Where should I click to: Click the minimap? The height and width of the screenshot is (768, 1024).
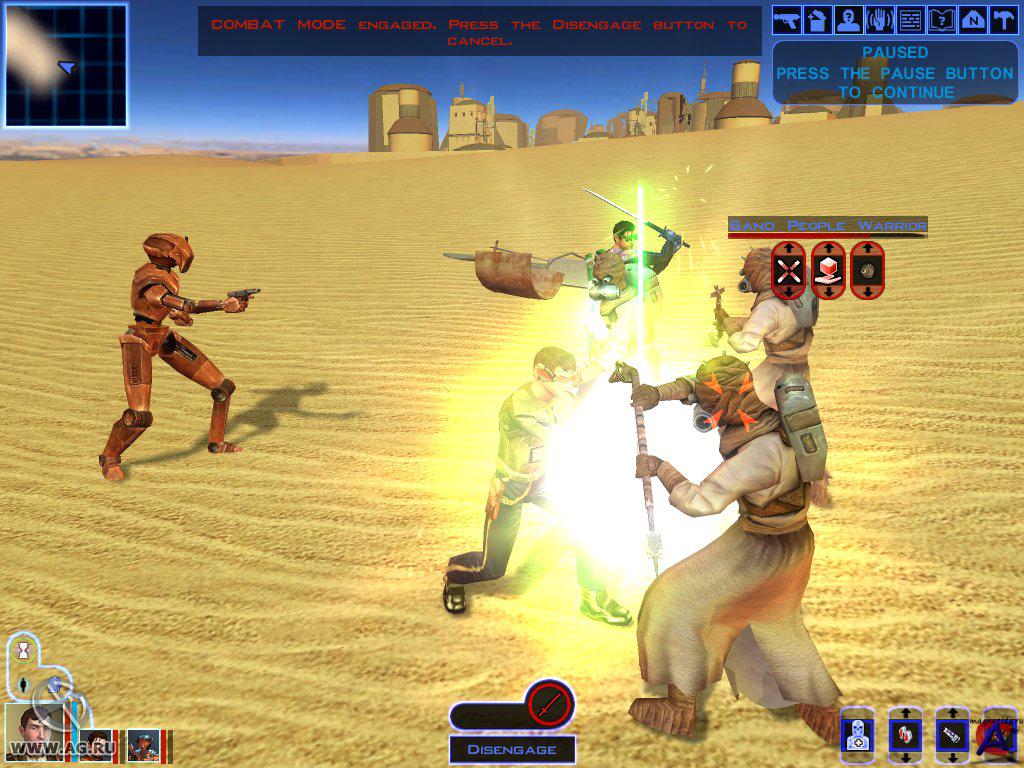click(66, 65)
